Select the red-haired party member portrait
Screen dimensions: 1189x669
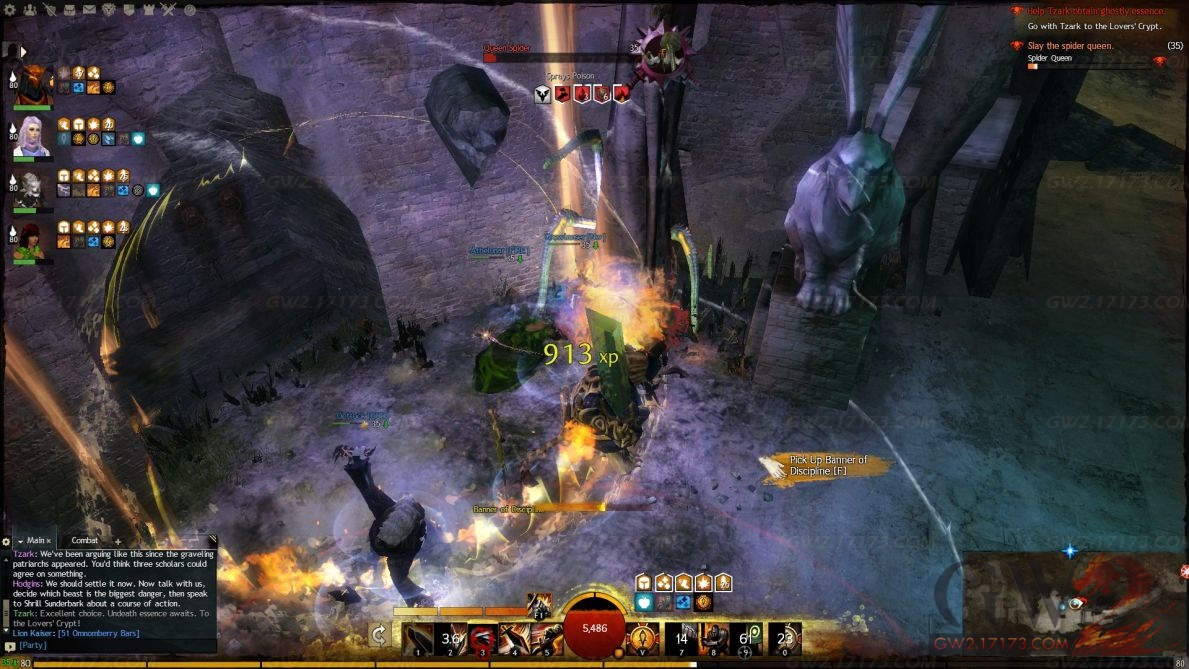click(31, 241)
